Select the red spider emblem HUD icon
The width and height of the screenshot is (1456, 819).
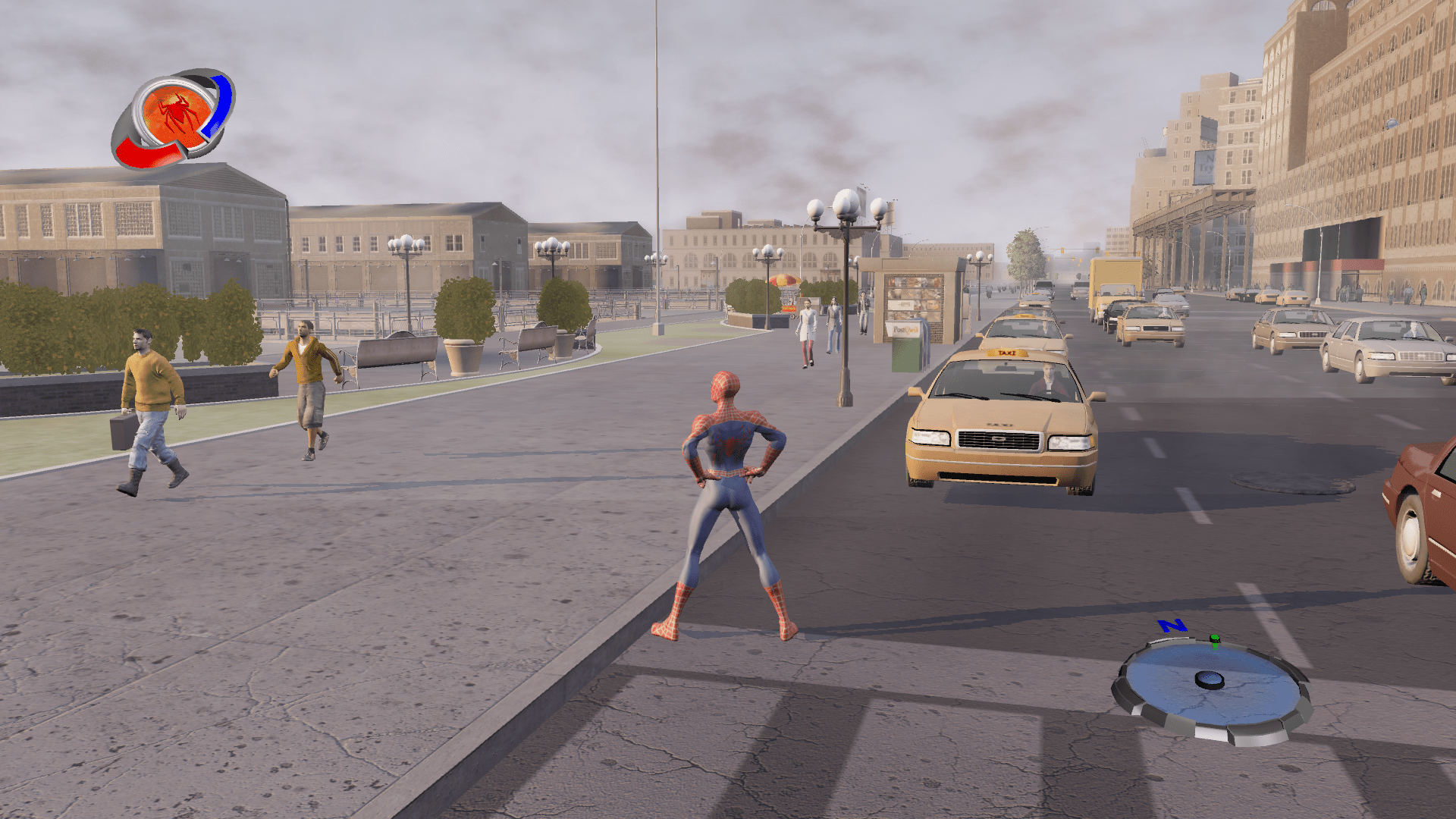pyautogui.click(x=176, y=115)
